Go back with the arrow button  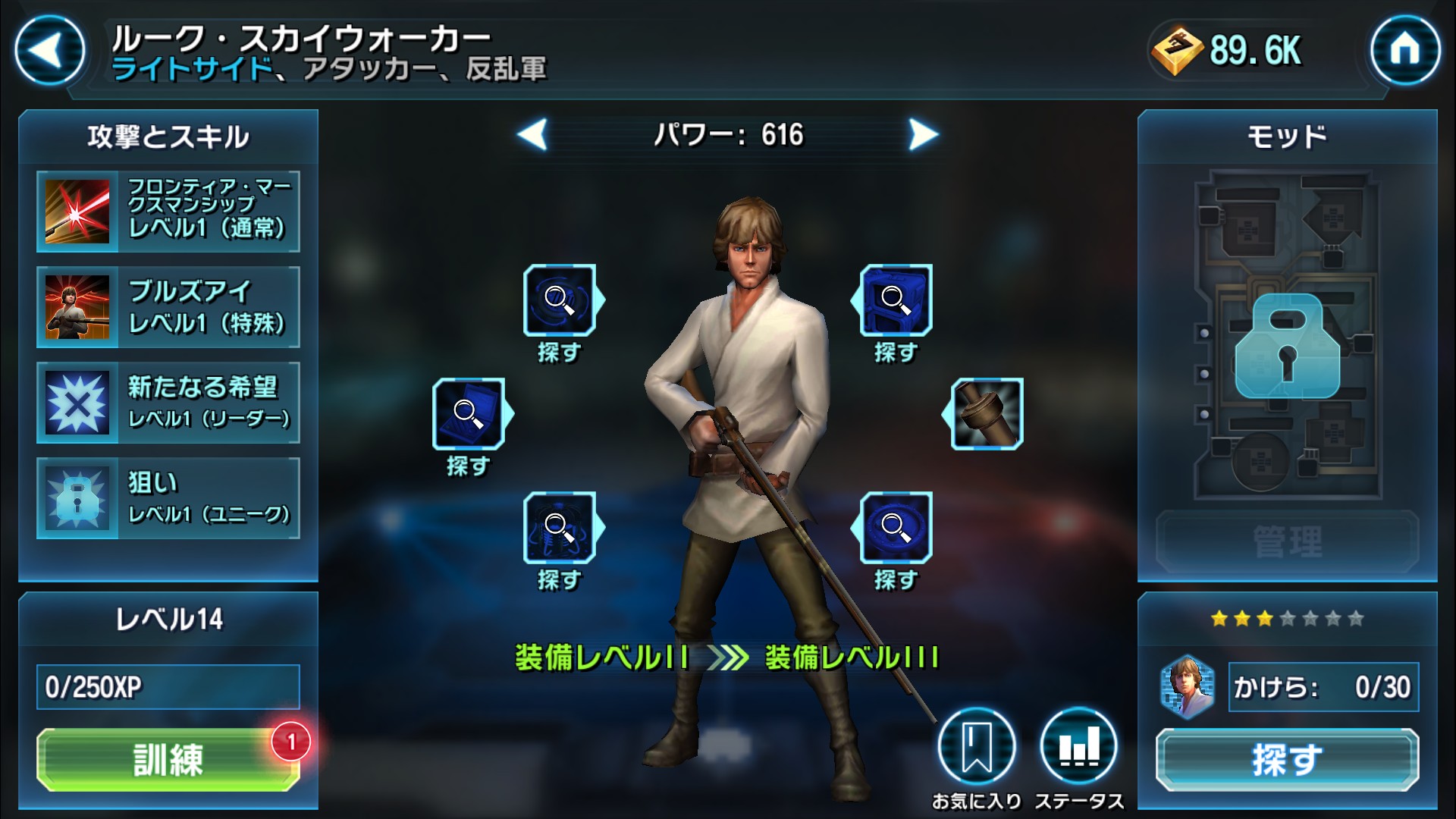(x=49, y=51)
